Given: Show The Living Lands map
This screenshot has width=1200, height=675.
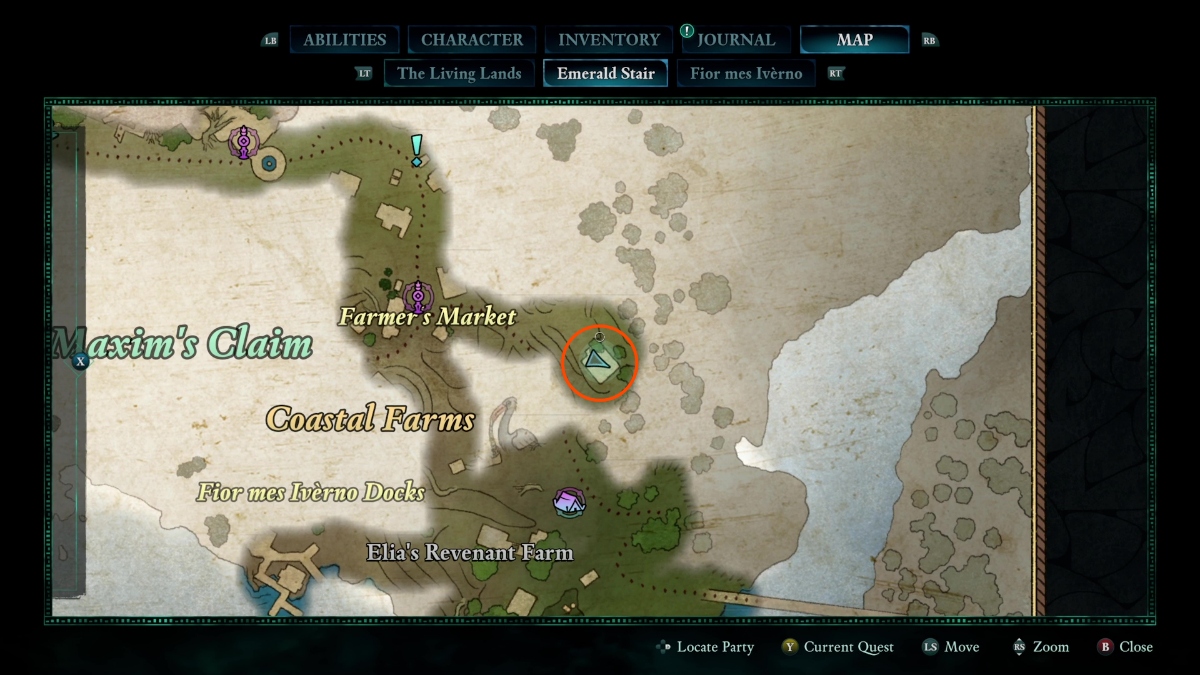Looking at the screenshot, I should (x=459, y=73).
